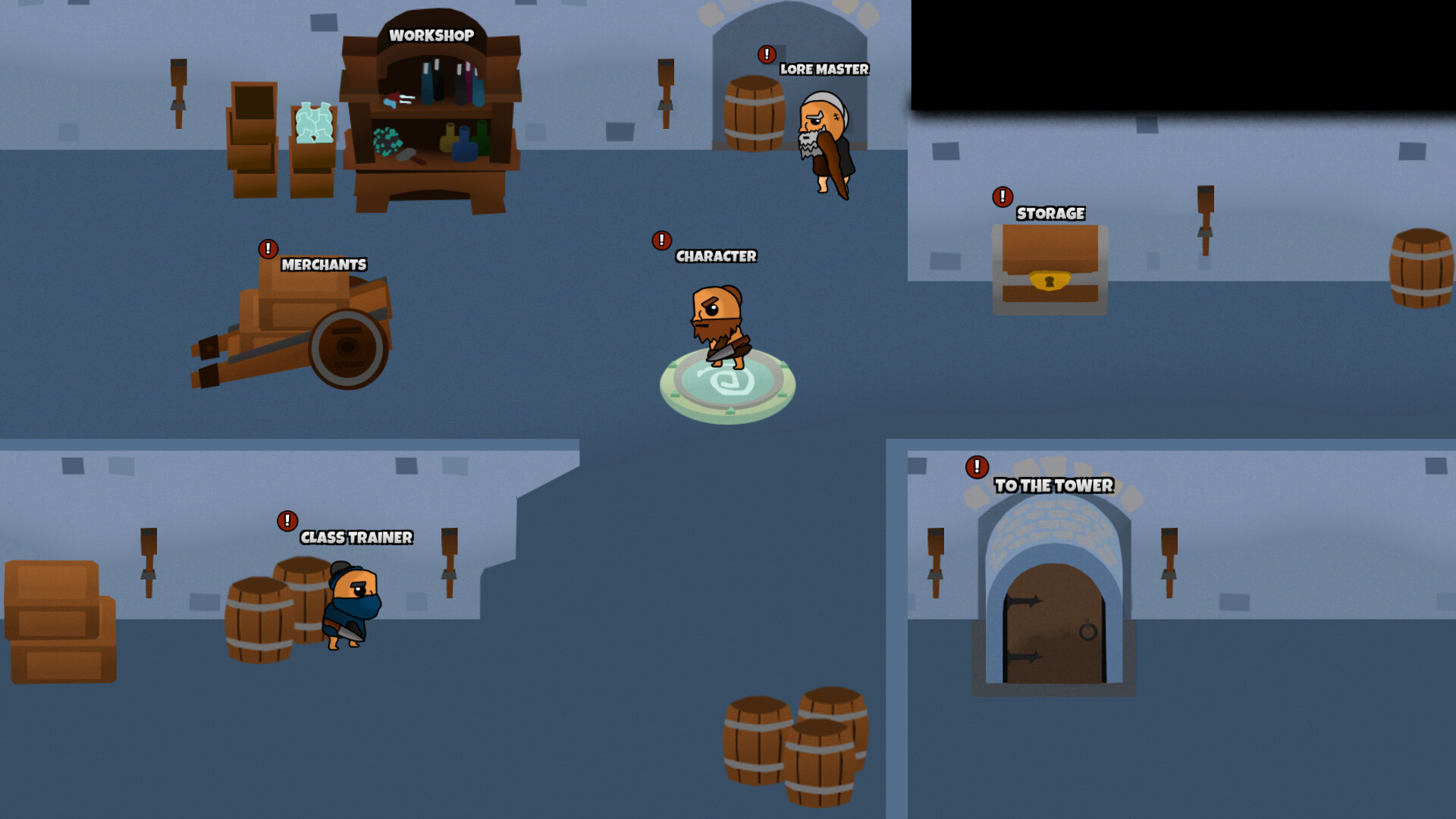Select the exclamation marker over the Merchants cart

point(267,248)
